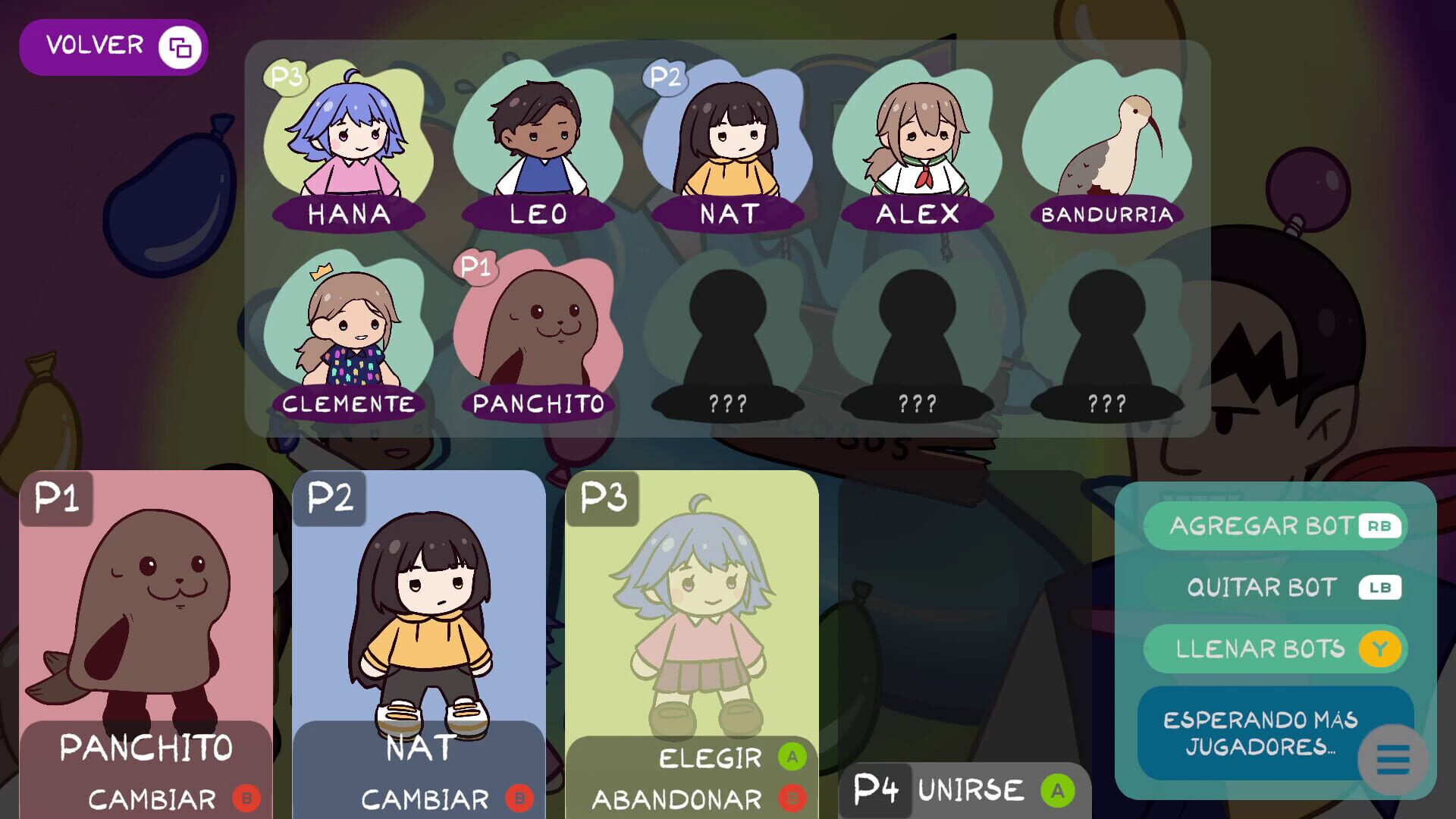Click CAMBIAR on Nat's P2 card
1456x819 pixels.
pos(425,798)
